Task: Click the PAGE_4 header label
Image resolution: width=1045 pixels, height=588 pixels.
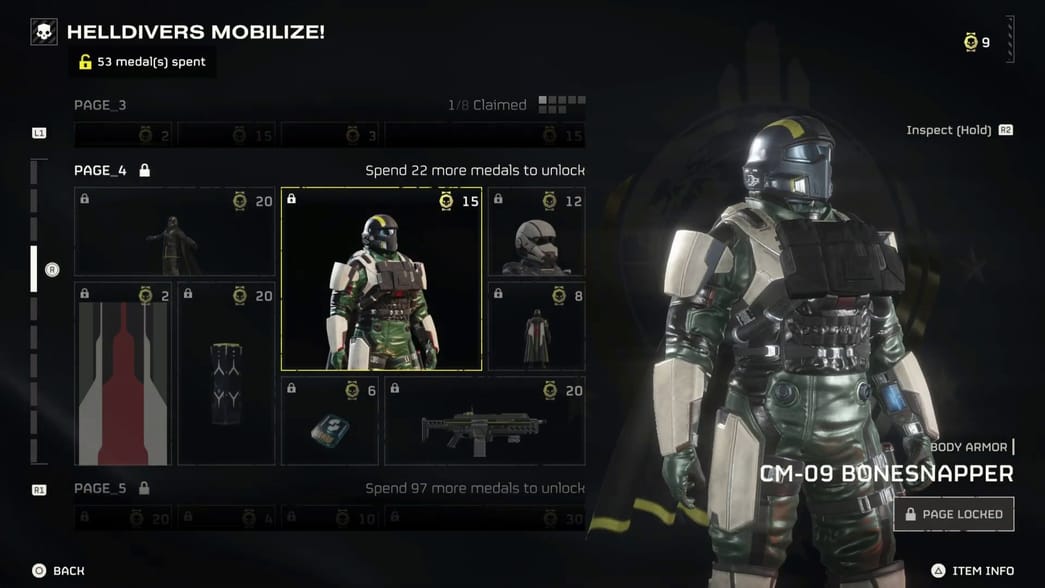Action: pos(100,170)
